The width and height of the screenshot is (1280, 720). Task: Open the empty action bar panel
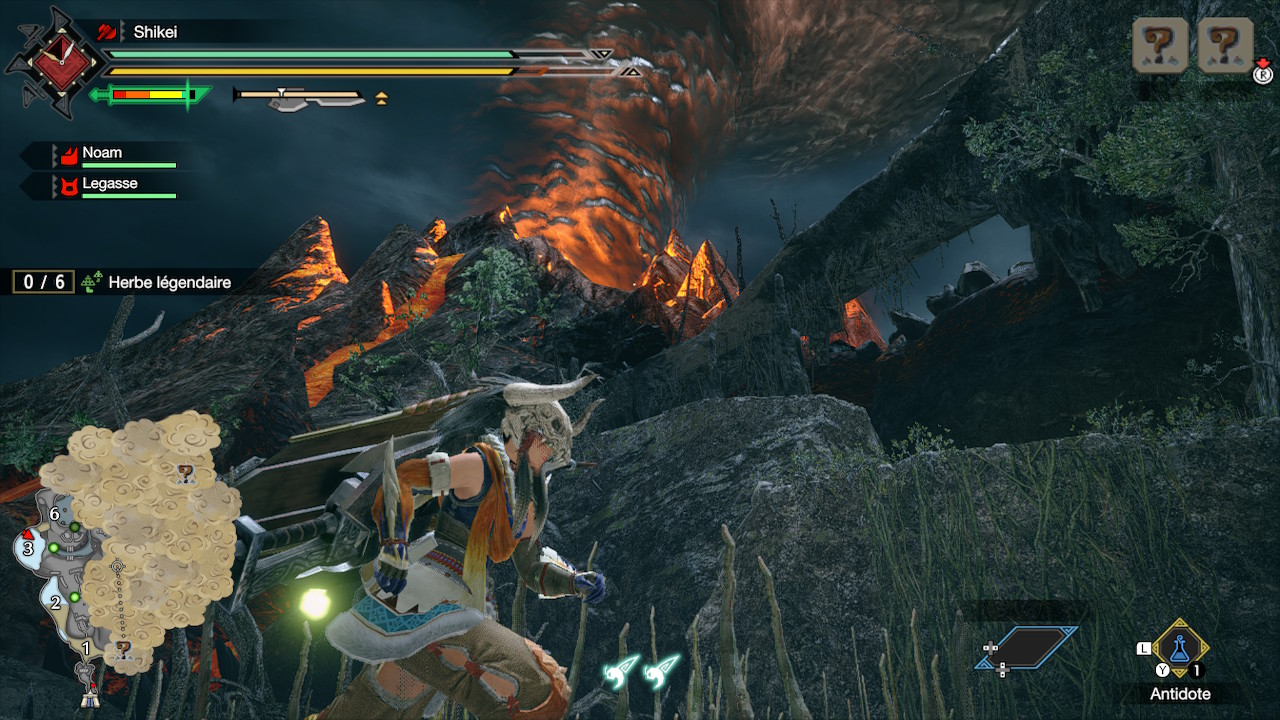1027,647
